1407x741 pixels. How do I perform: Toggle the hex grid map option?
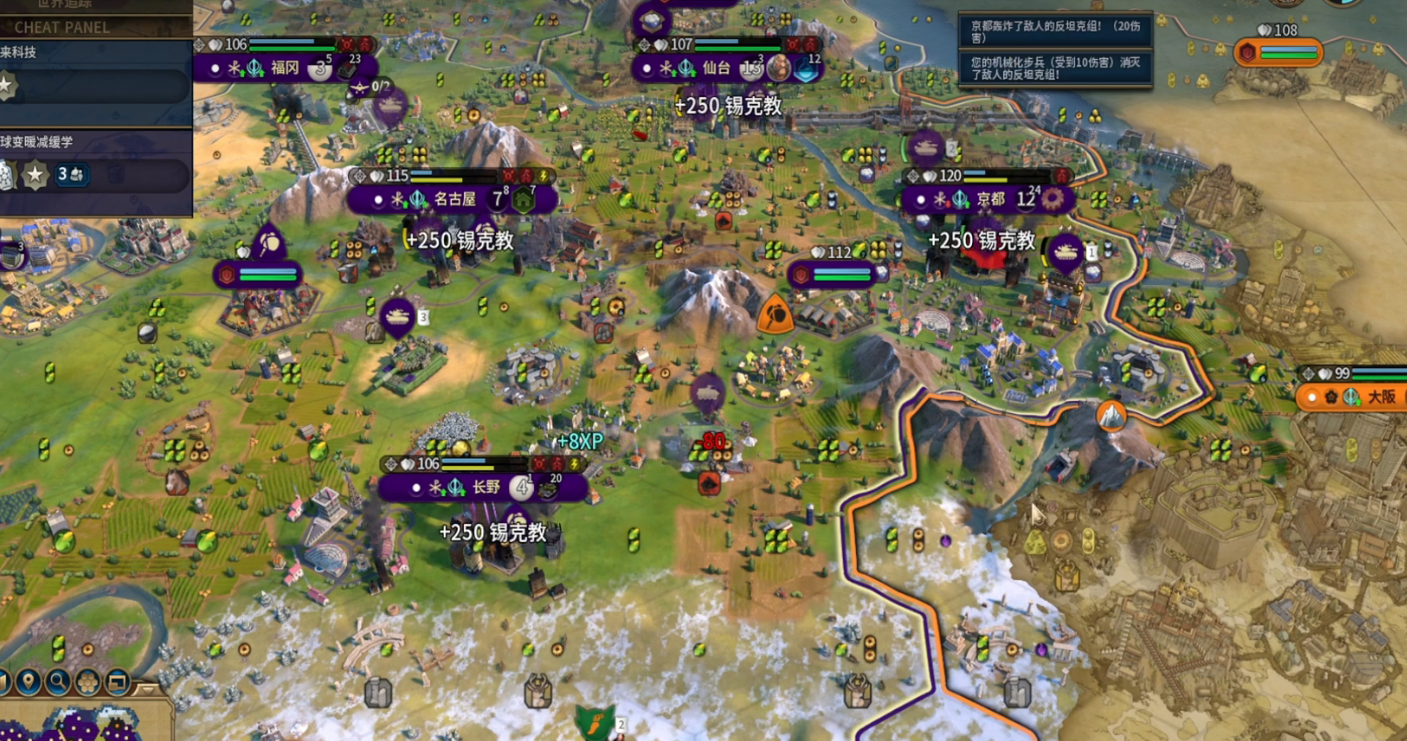click(x=88, y=683)
